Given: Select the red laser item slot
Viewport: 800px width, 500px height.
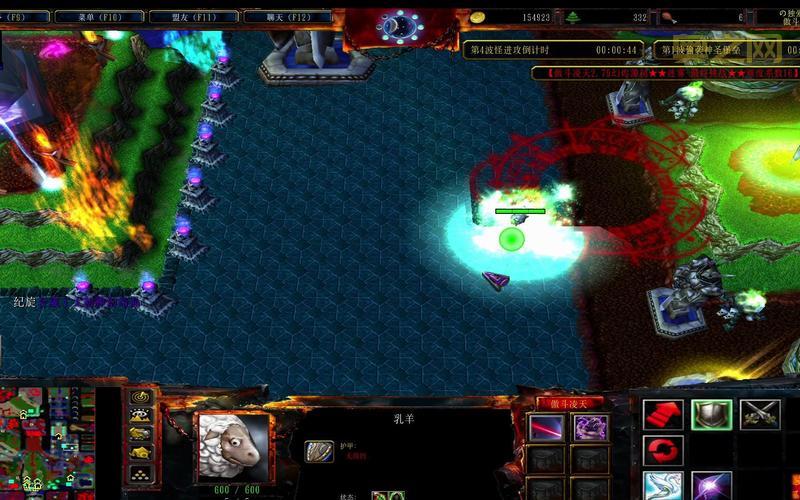Looking at the screenshot, I should point(546,427).
